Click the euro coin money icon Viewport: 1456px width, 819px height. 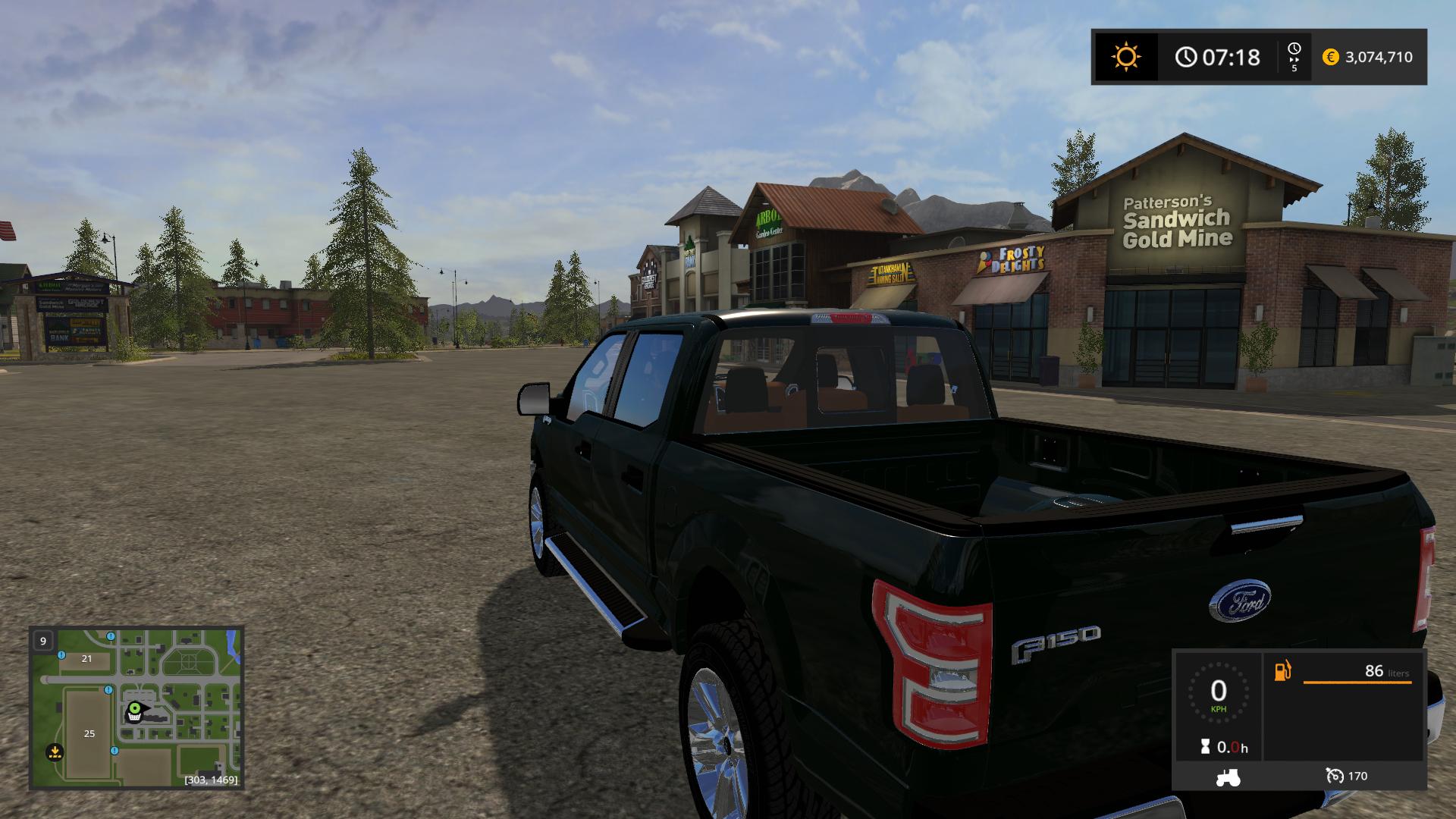tap(1330, 57)
